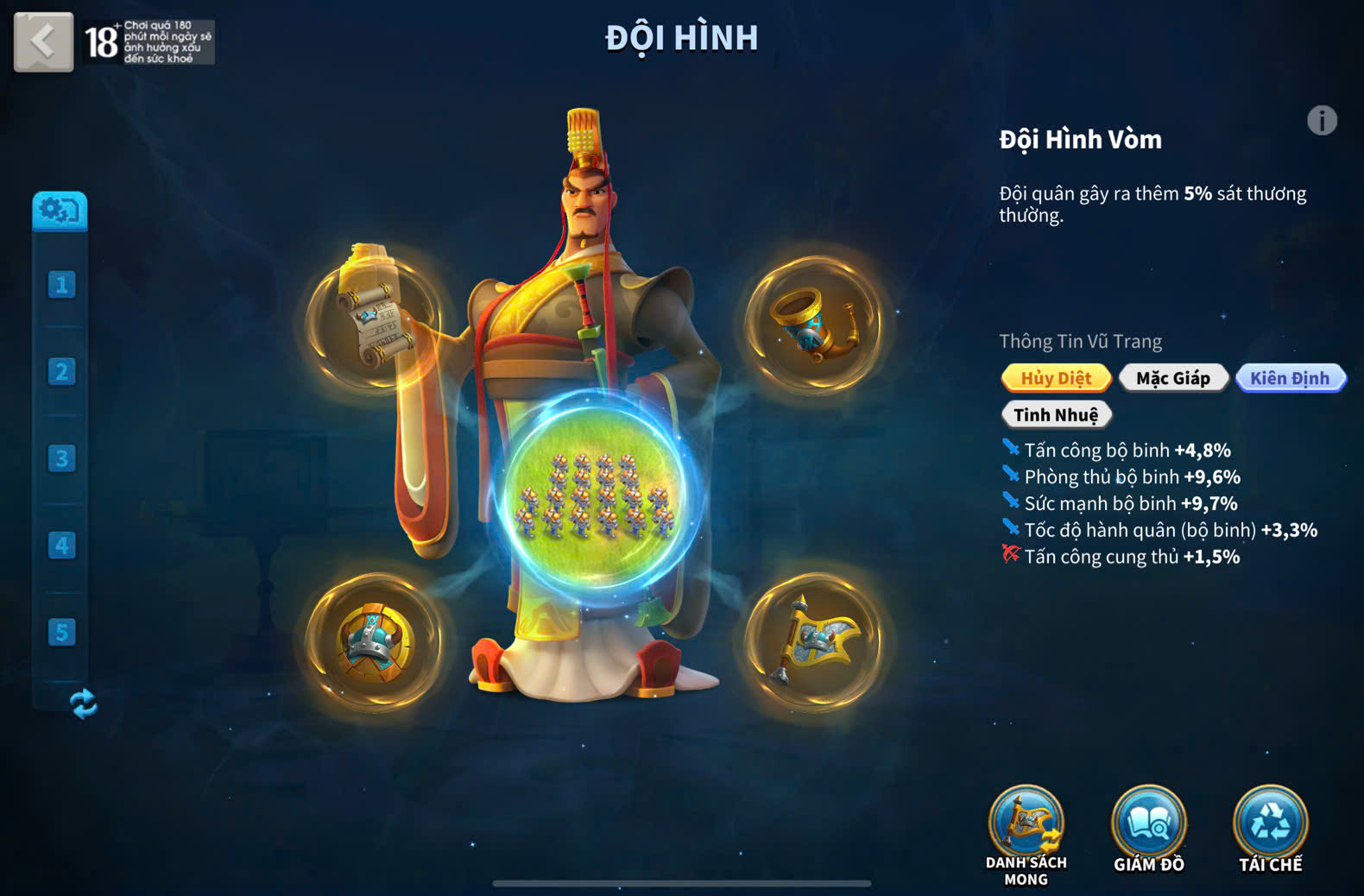Screen dimensions: 1364x896
Task: Click the blue refresh arrows icon
Action: tap(83, 704)
